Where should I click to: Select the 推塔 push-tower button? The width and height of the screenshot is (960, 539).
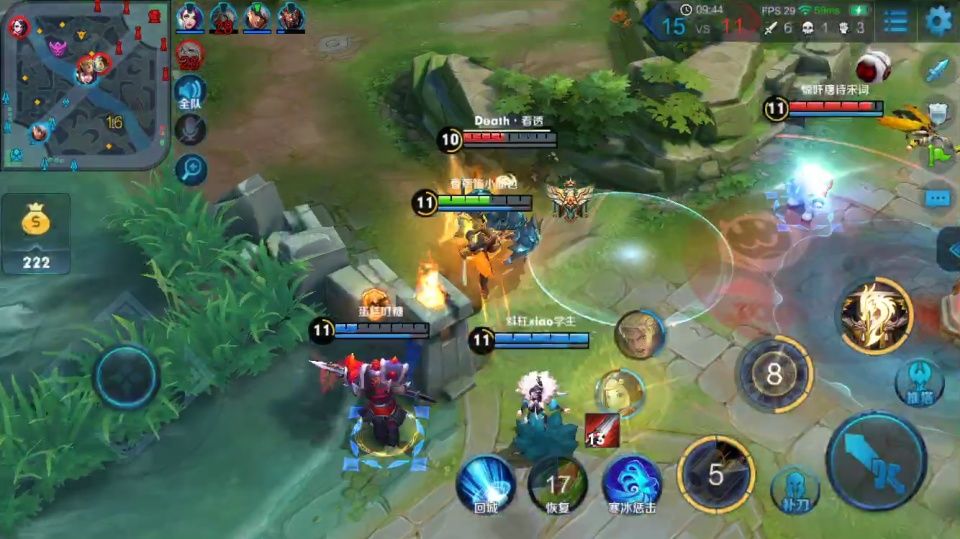[918, 381]
